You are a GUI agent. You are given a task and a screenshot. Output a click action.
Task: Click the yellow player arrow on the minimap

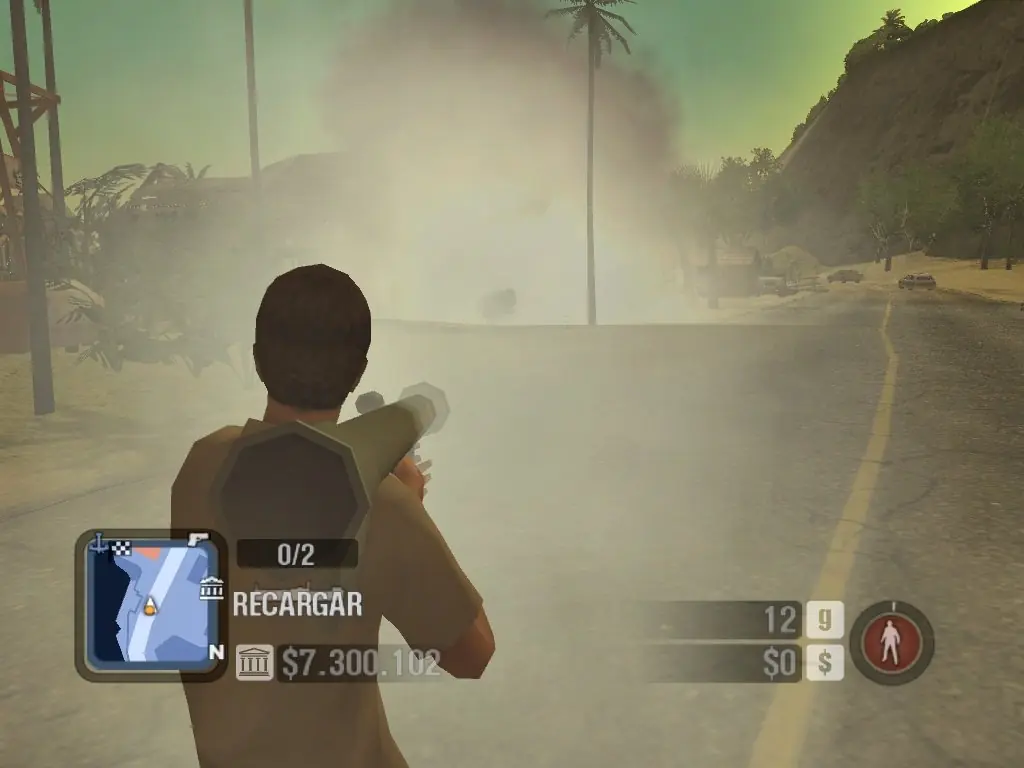coord(150,604)
